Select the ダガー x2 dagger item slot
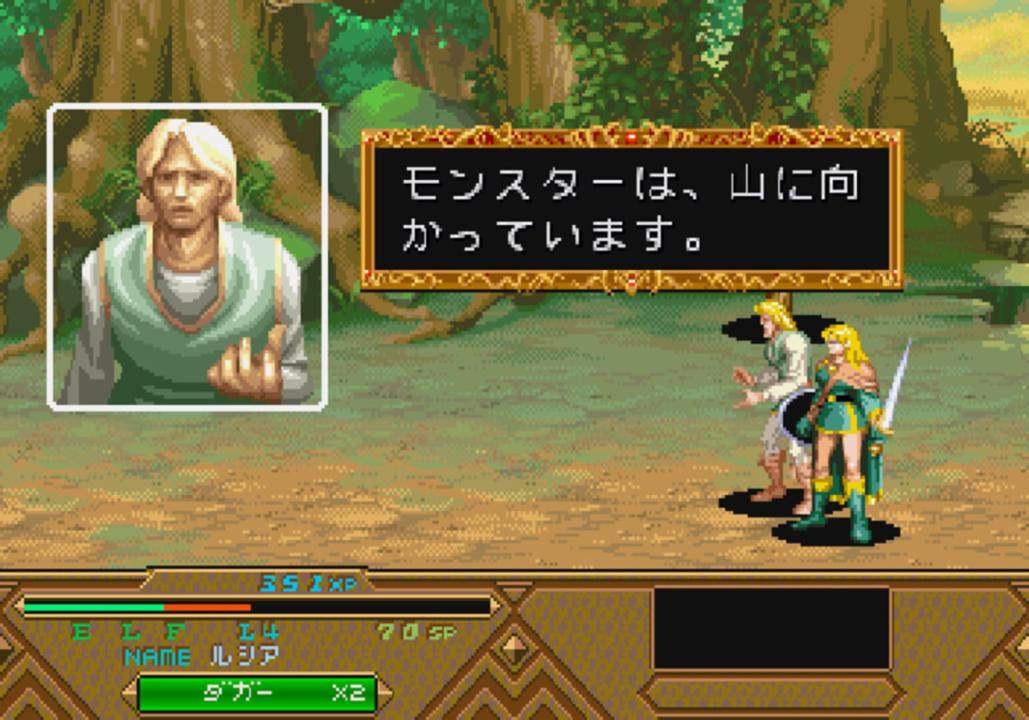The width and height of the screenshot is (1029, 720). [256, 692]
